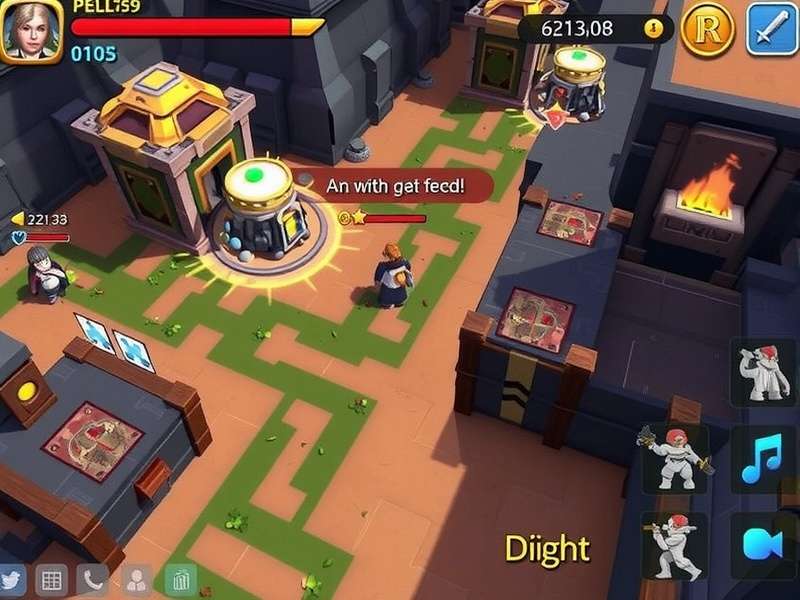Image resolution: width=800 pixels, height=600 pixels.
Task: Select the drinking gnome unit icon
Action: click(x=763, y=372)
